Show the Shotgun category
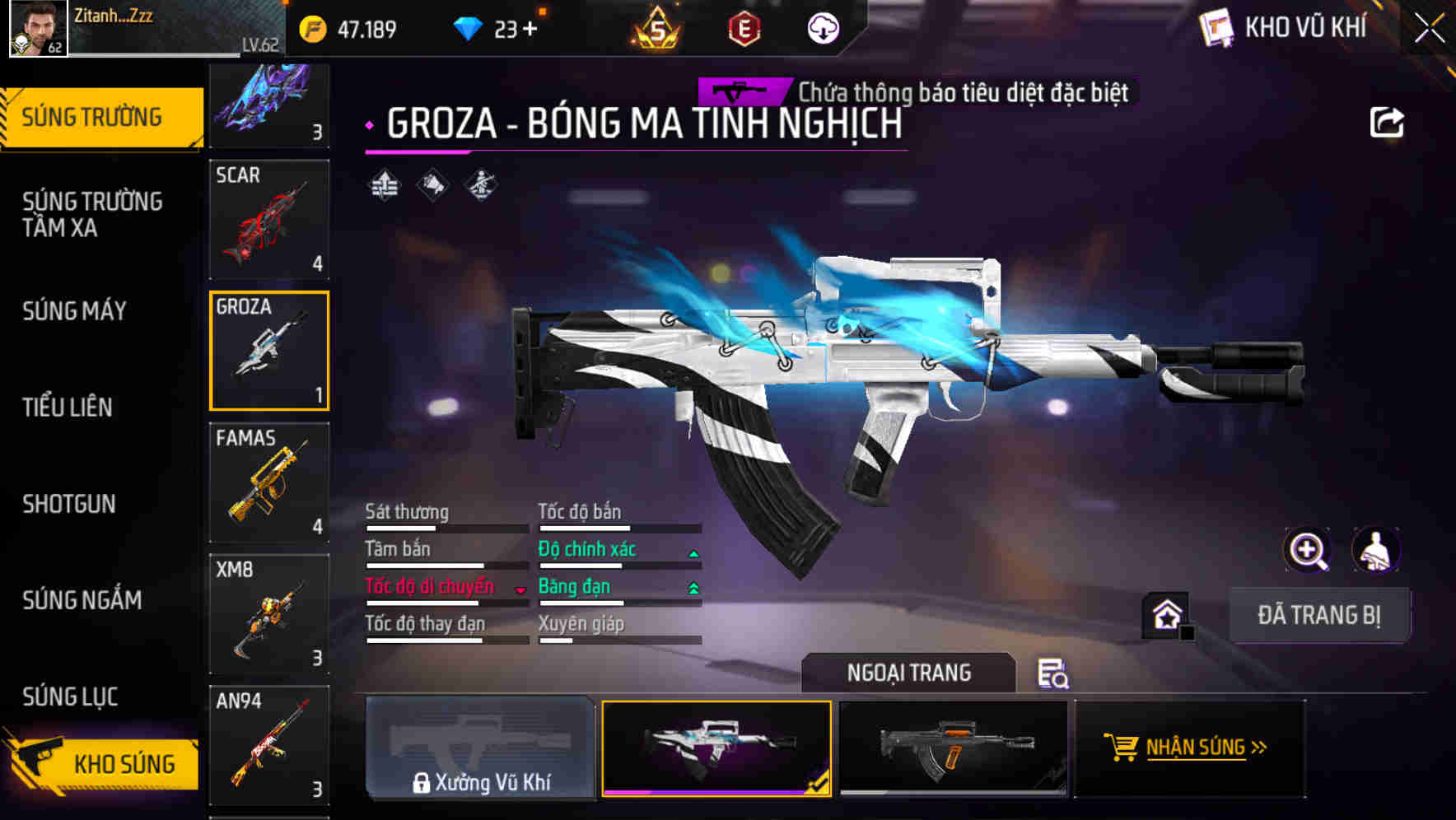 click(69, 504)
